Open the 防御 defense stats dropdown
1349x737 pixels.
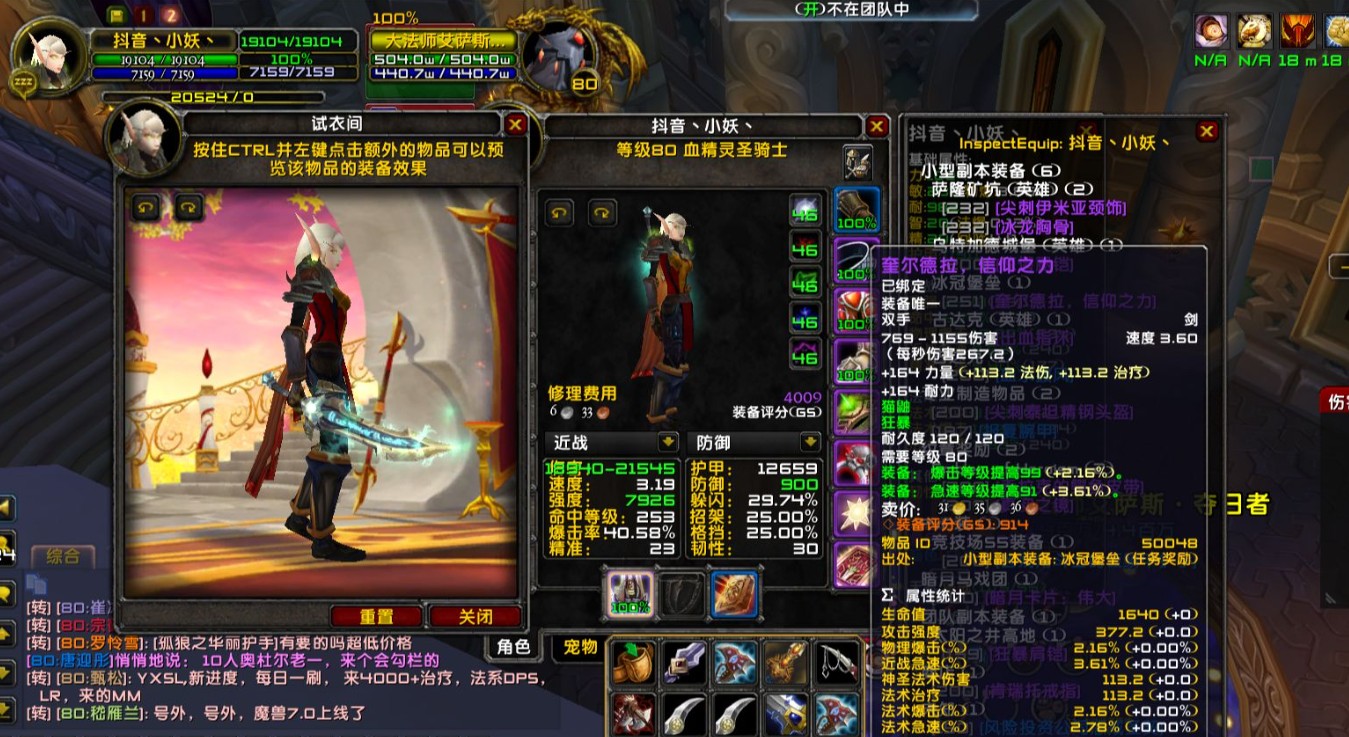[x=810, y=442]
